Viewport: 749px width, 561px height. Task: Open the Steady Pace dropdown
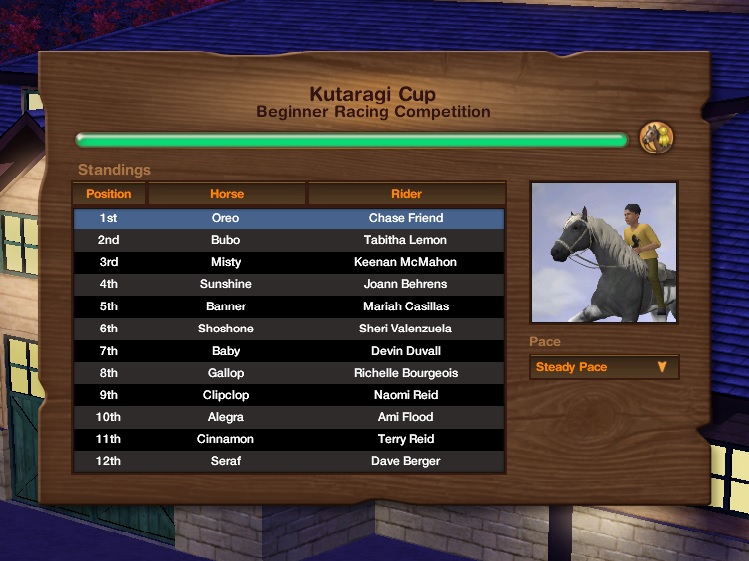click(x=603, y=367)
